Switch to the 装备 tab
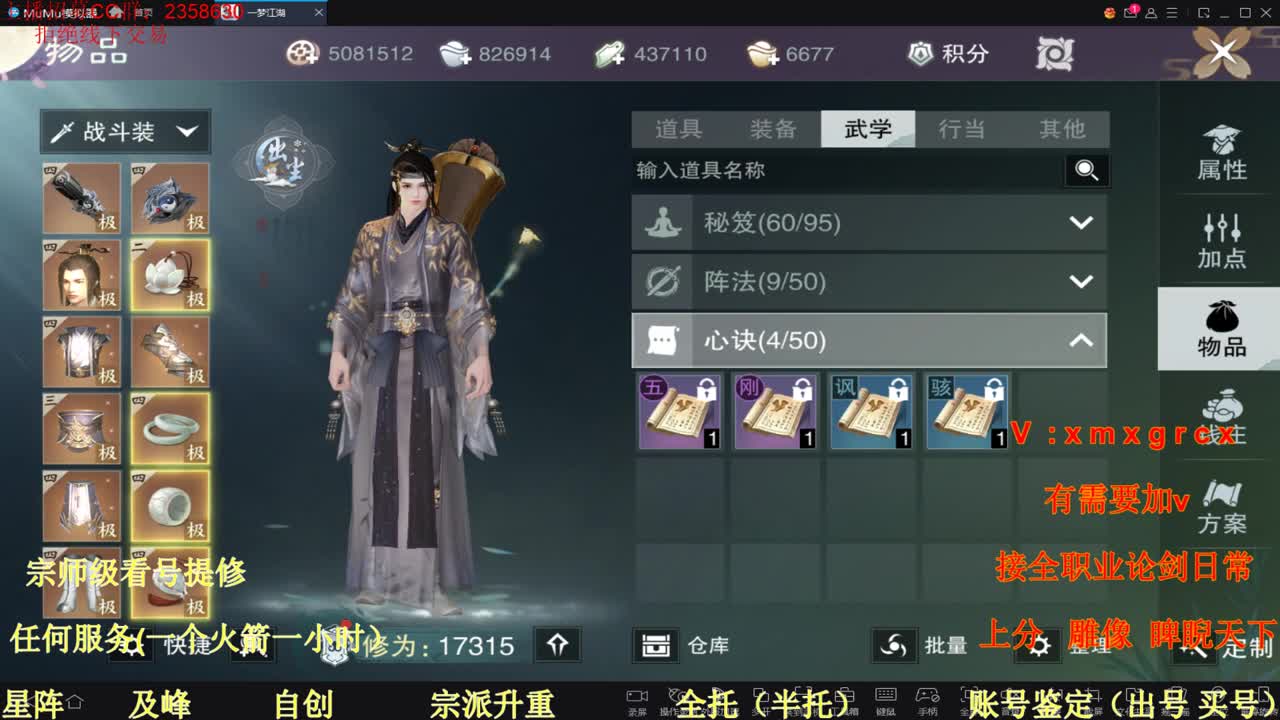 click(x=772, y=129)
